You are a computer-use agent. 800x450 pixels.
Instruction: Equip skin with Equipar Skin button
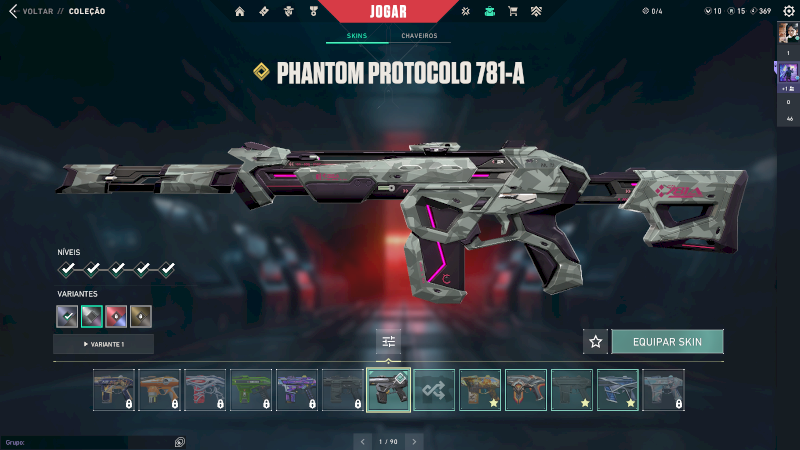(667, 342)
